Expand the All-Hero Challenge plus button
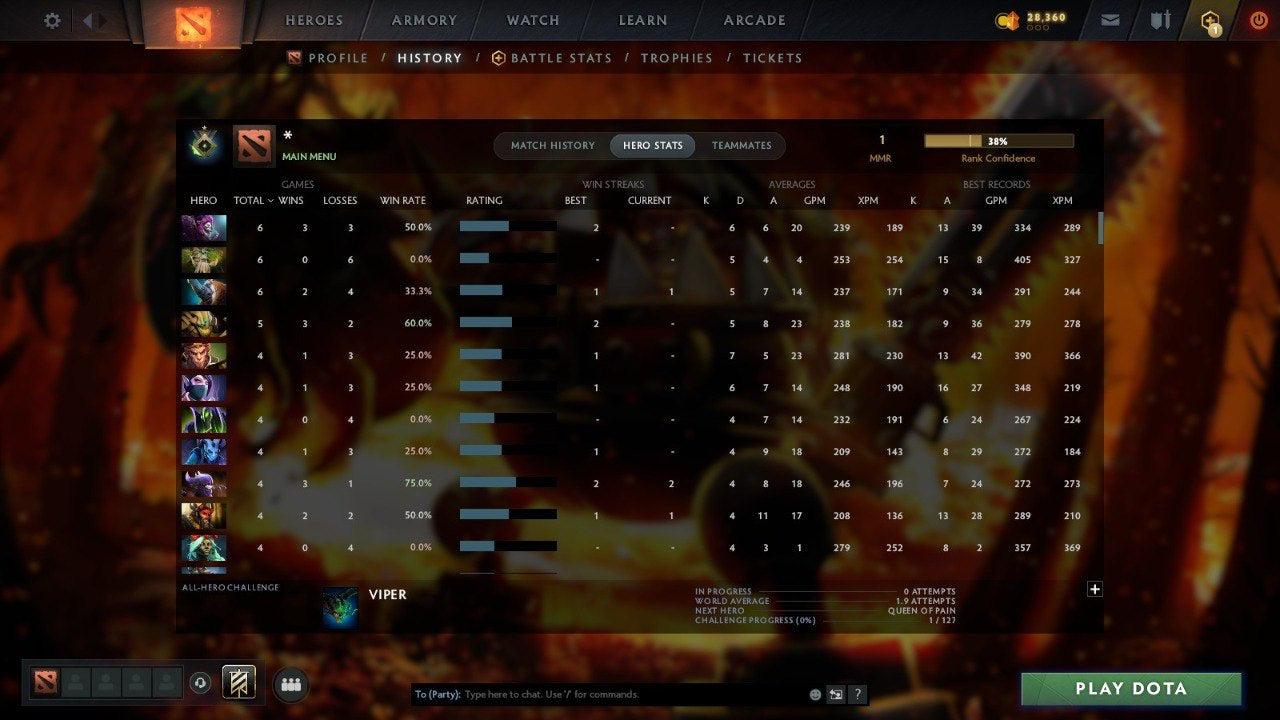The width and height of the screenshot is (1280, 720). 1094,590
